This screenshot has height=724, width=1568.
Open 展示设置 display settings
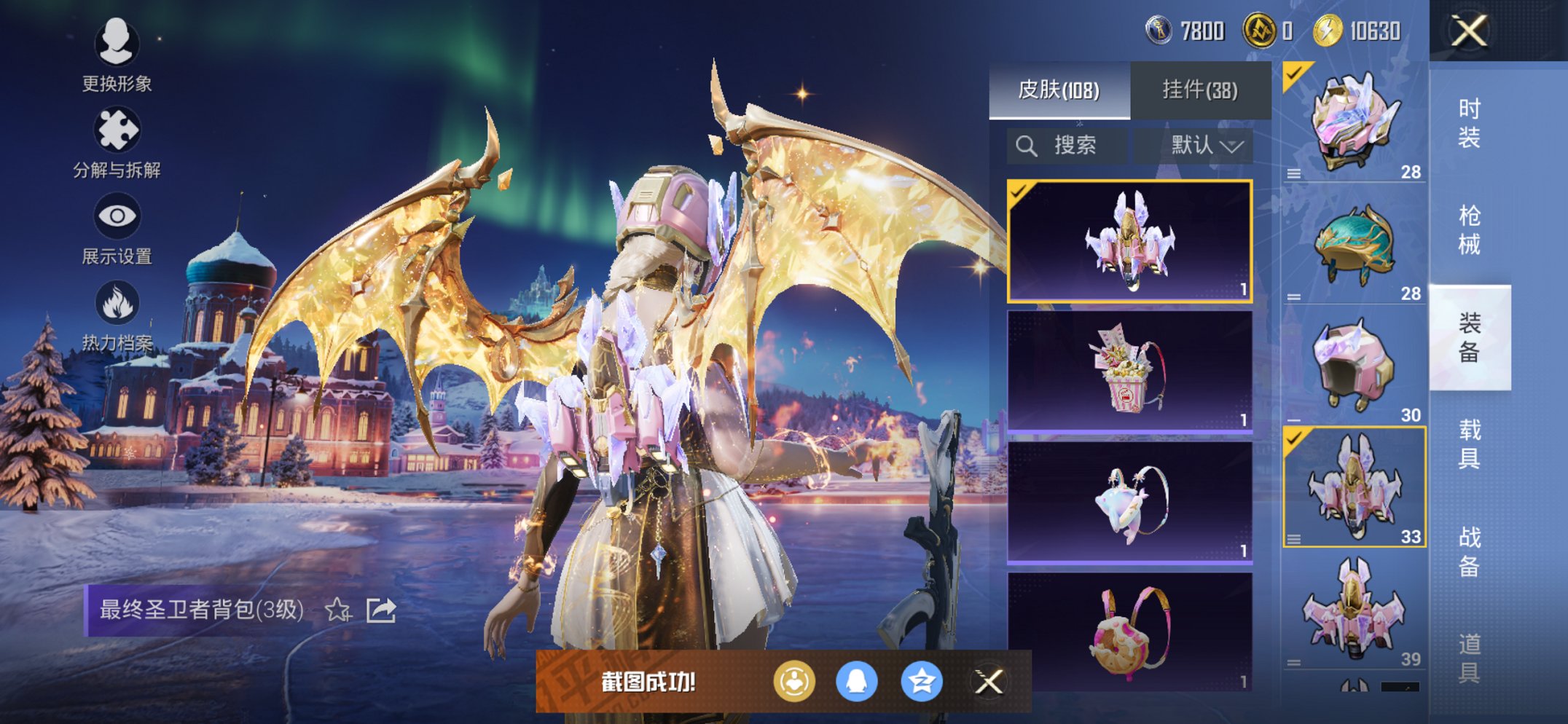click(117, 228)
